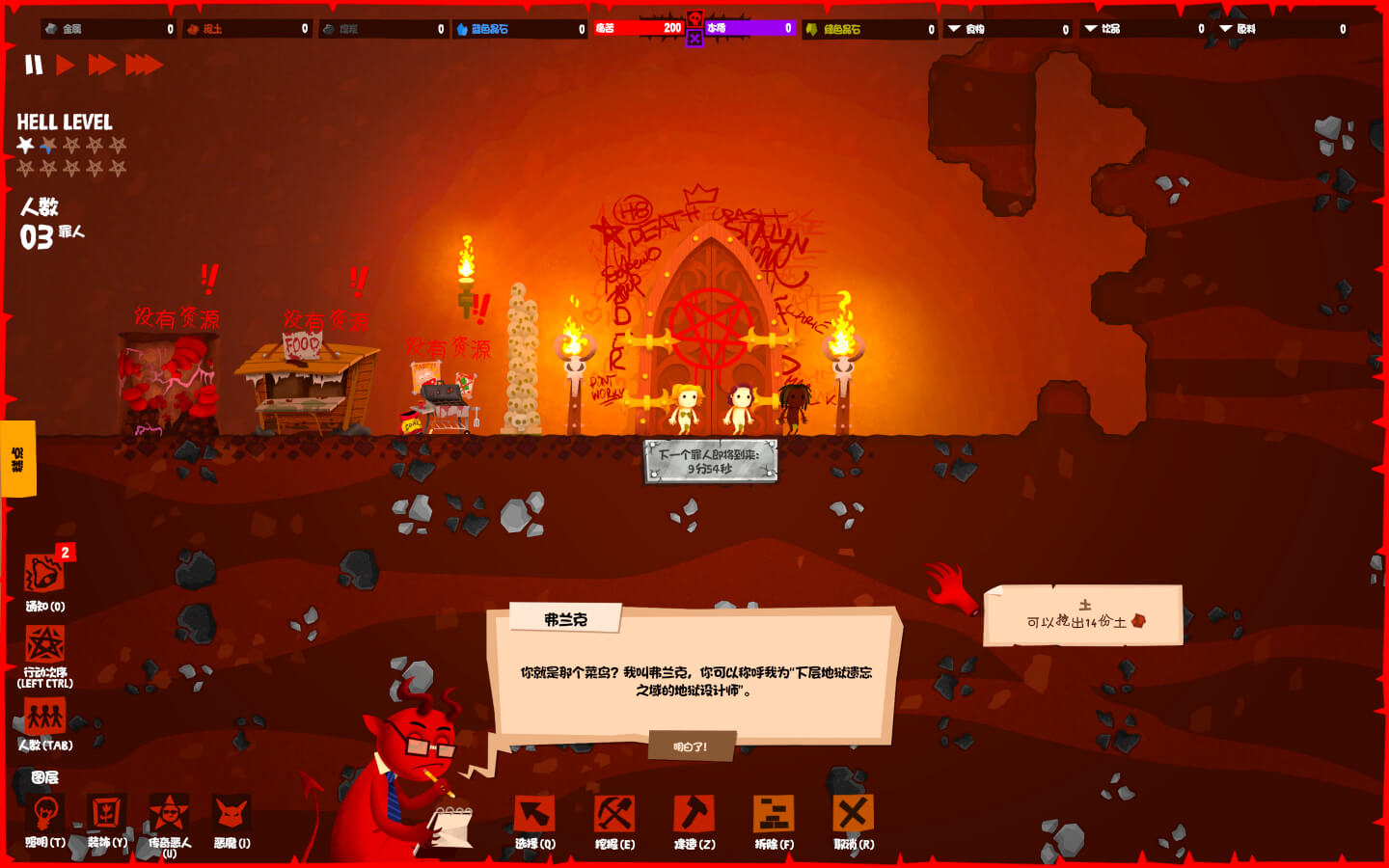Pause the game with the pause button
Viewport: 1389px width, 868px height.
point(34,65)
